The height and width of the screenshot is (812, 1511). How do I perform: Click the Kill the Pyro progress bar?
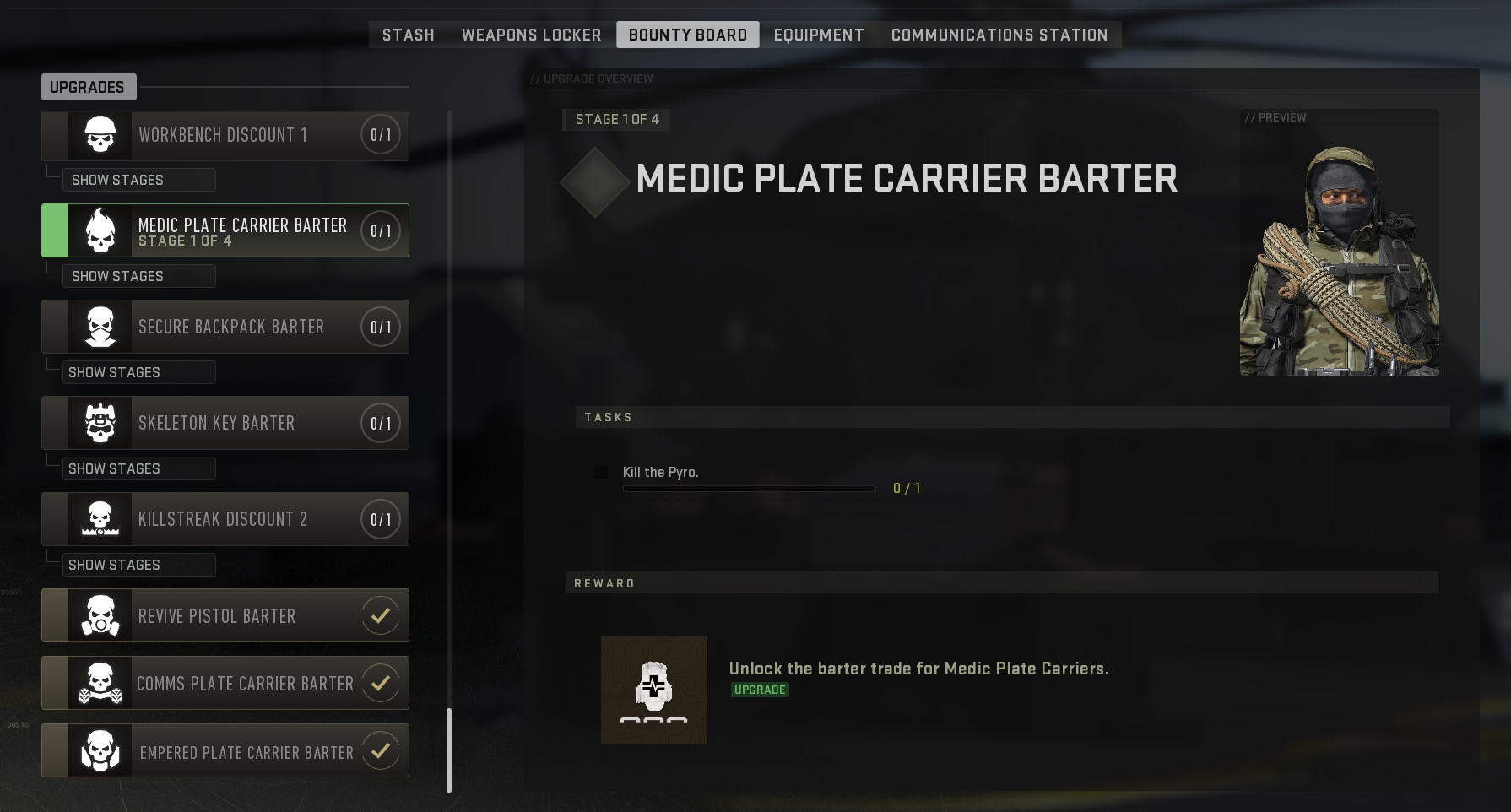click(x=749, y=488)
